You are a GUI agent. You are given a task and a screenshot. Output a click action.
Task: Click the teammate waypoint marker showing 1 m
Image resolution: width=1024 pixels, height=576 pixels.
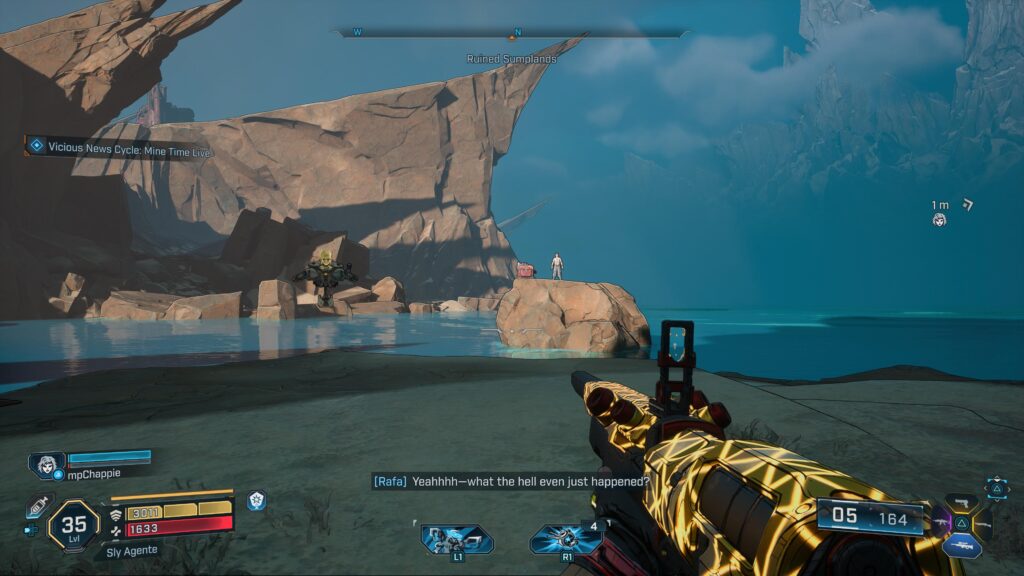(x=939, y=219)
